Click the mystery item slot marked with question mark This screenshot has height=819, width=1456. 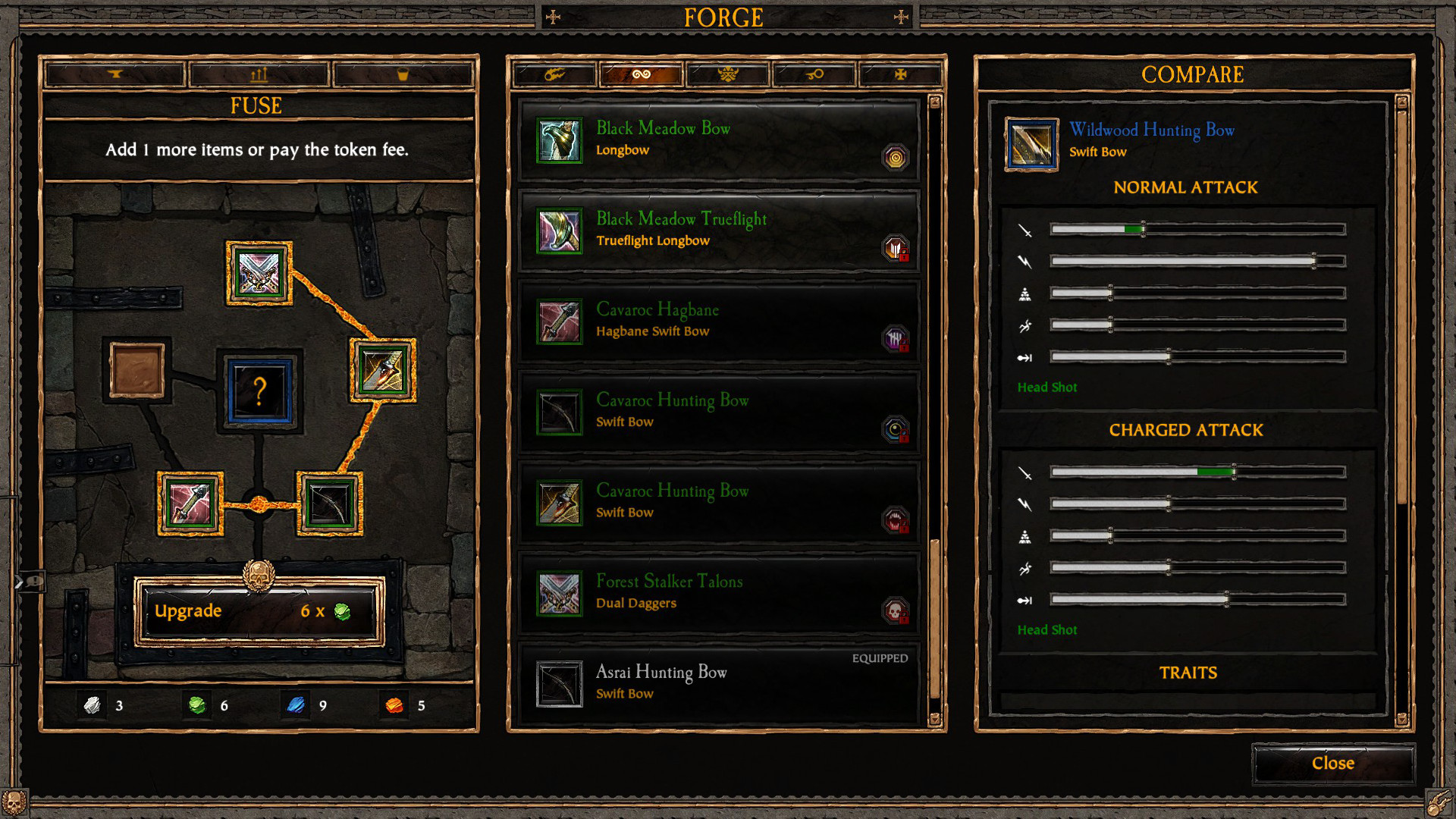[x=260, y=391]
